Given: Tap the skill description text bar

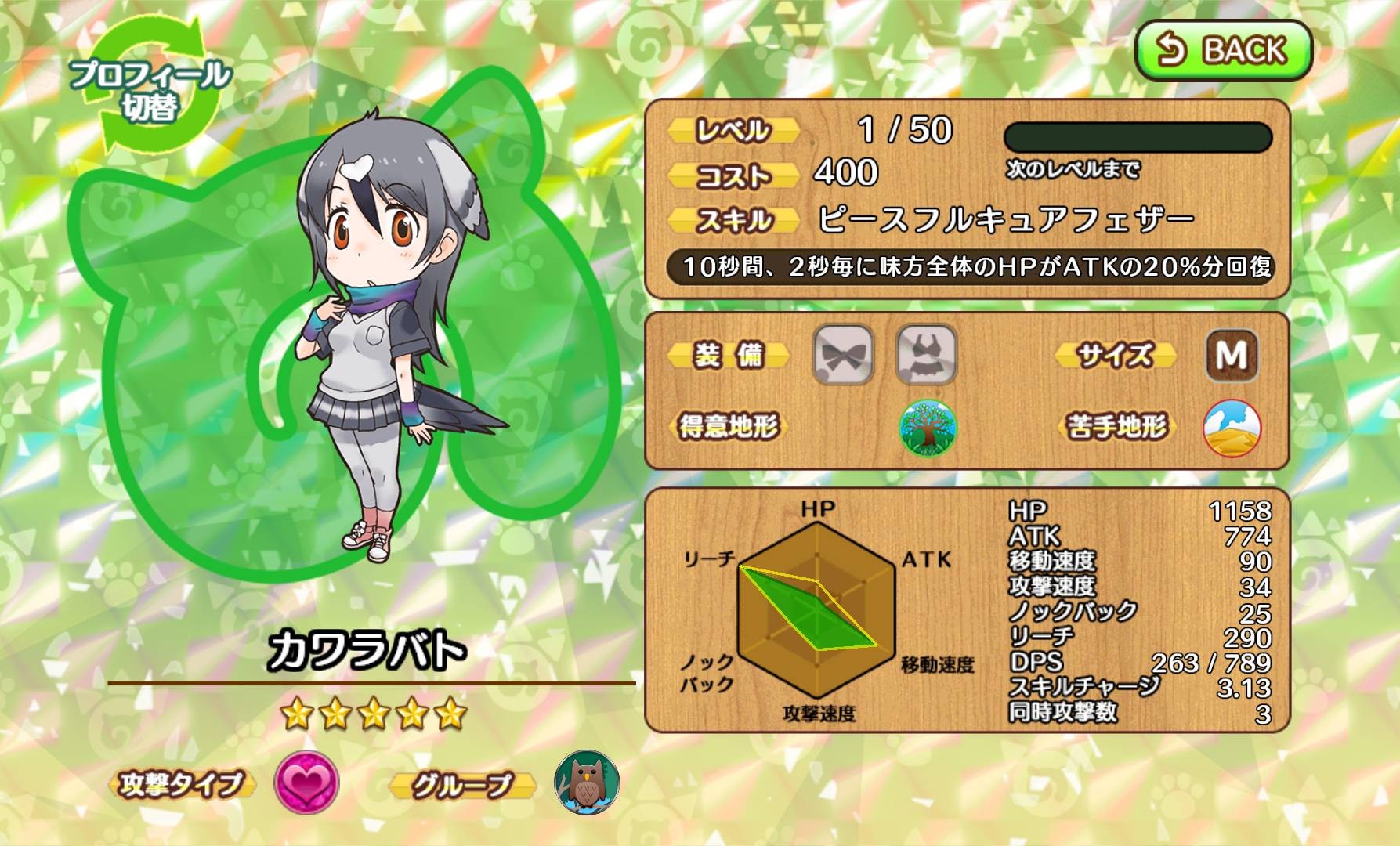Looking at the screenshot, I should click(969, 267).
